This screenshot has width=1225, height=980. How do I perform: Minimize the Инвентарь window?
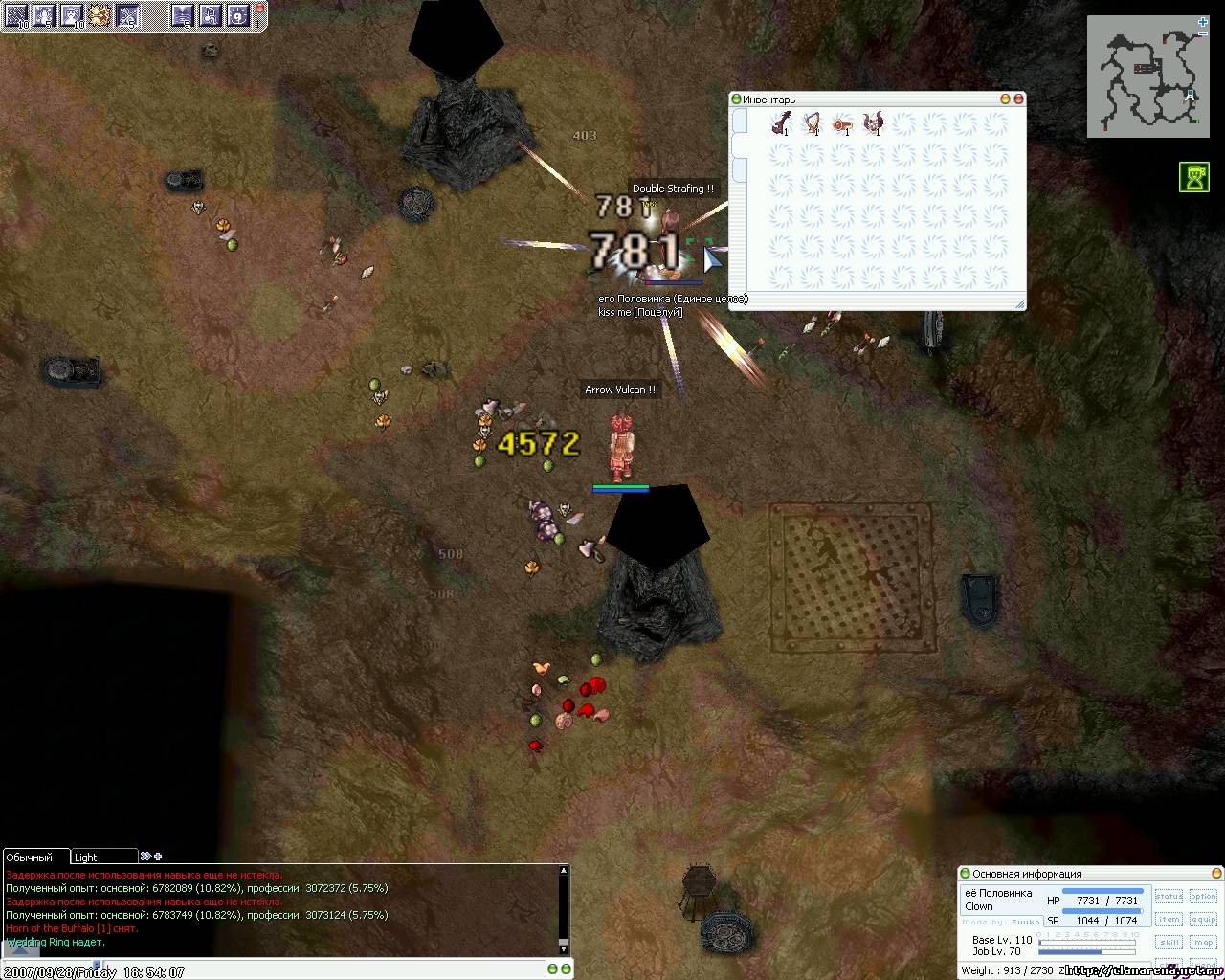pyautogui.click(x=1005, y=99)
